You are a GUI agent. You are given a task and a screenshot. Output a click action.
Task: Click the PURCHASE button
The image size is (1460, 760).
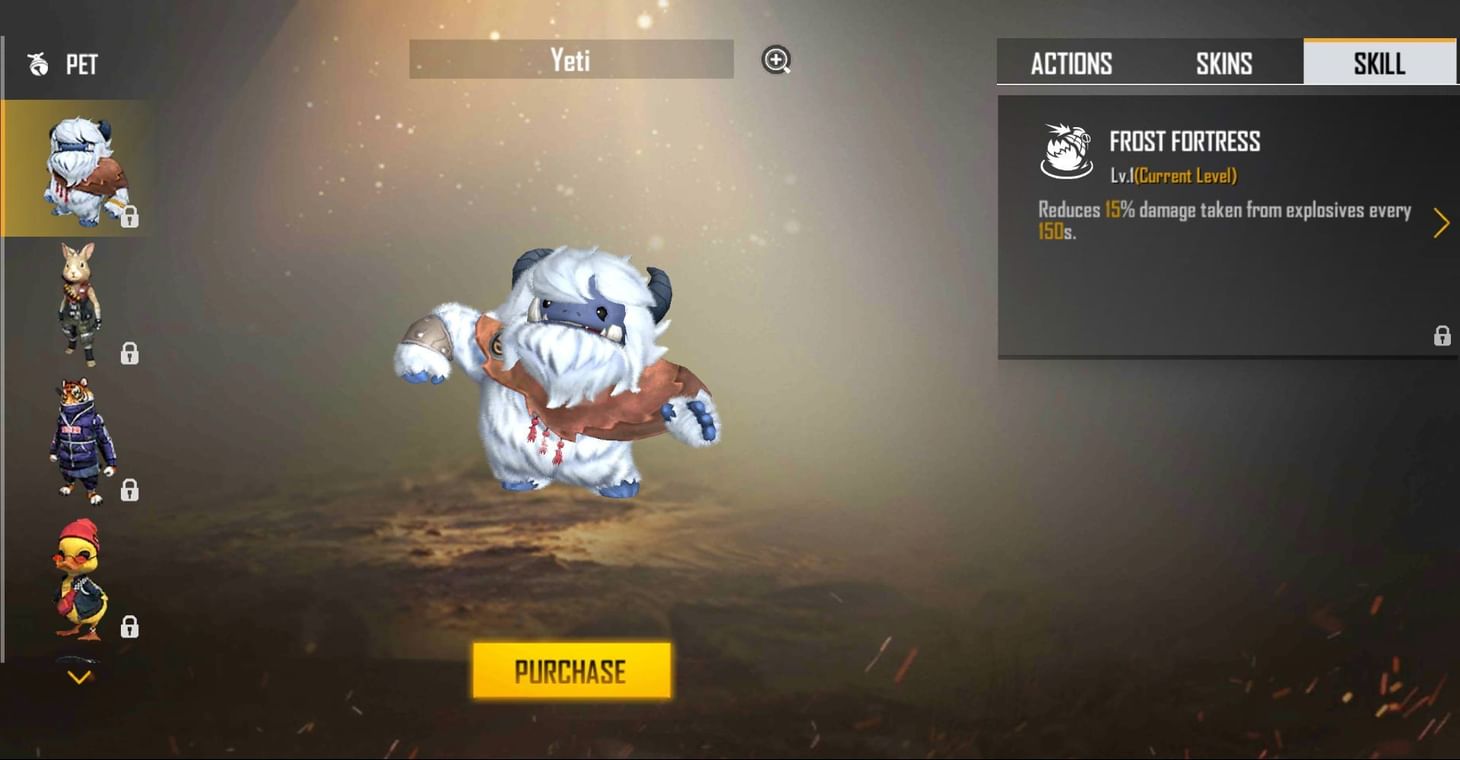click(x=571, y=671)
